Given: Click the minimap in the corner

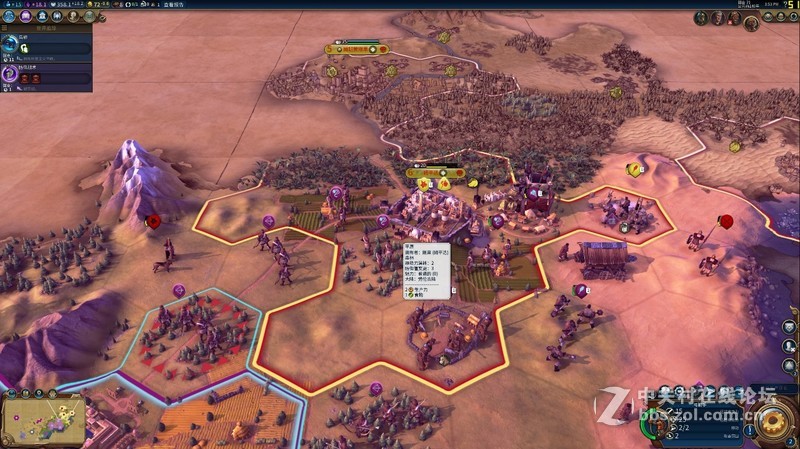Looking at the screenshot, I should pyautogui.click(x=41, y=420).
